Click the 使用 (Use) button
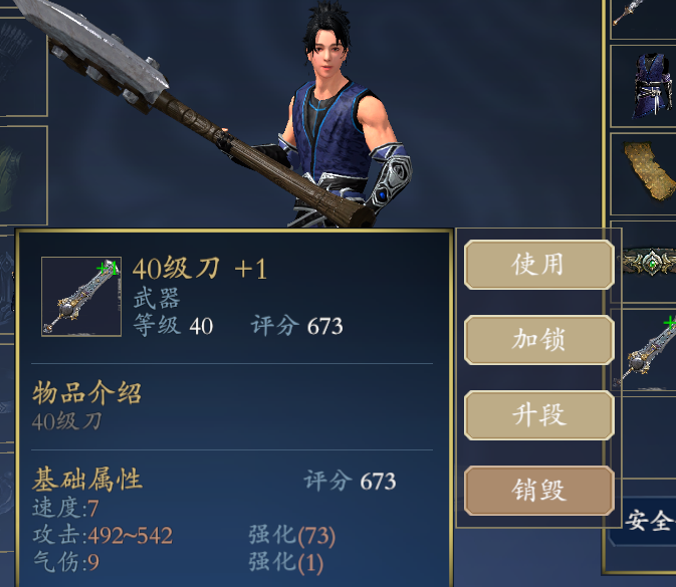This screenshot has width=676, height=587. (539, 265)
